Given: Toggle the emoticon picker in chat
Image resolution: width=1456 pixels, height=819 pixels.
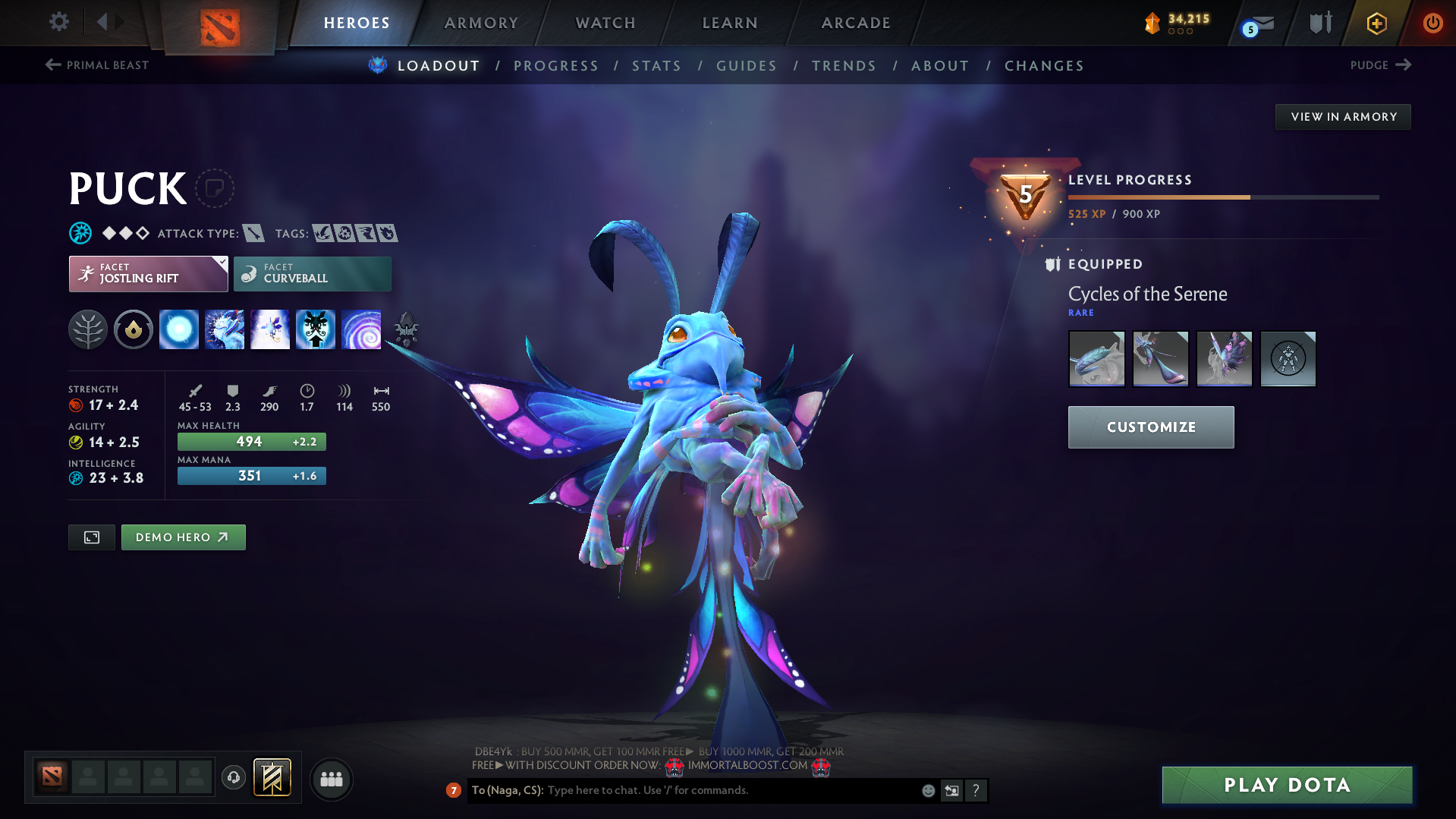Looking at the screenshot, I should click(927, 790).
